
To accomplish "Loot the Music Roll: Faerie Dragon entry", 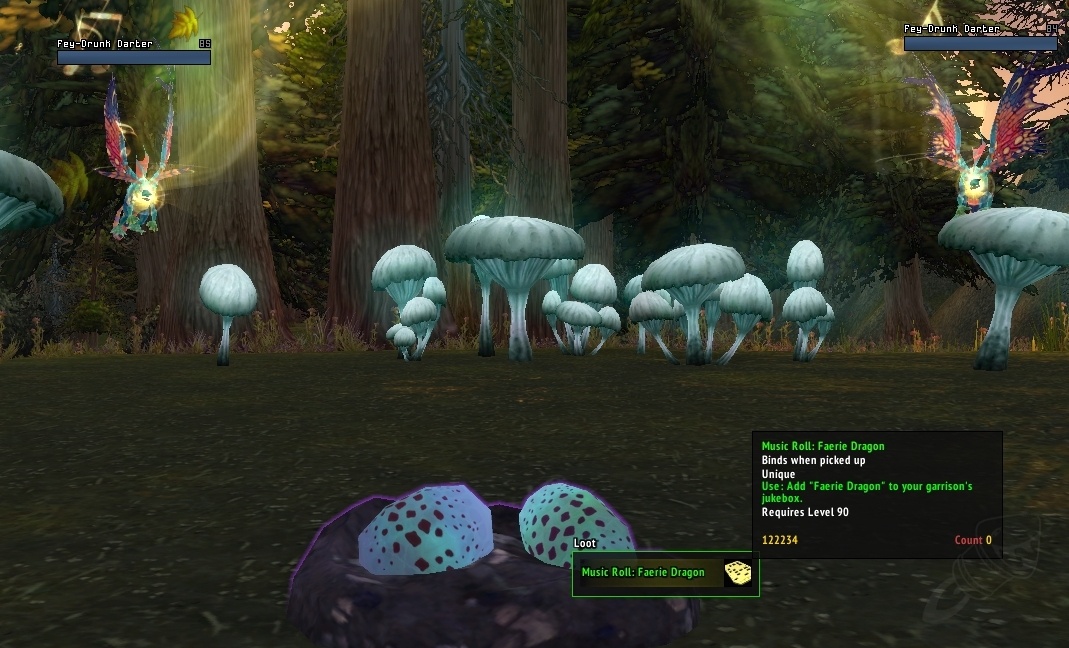I will (x=643, y=573).
